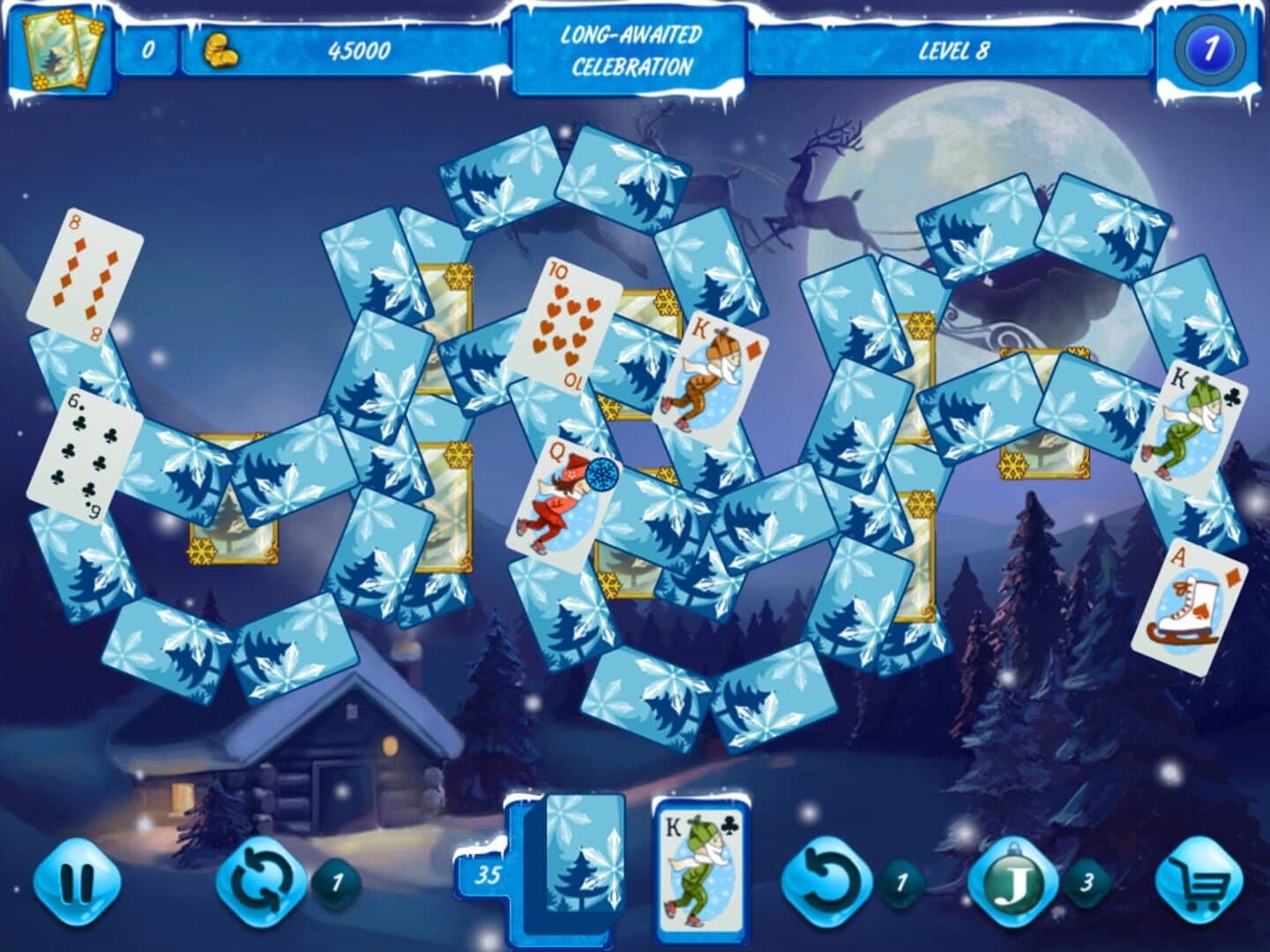Click the card stack icon in top-left corner
Viewport: 1270px width, 952px height.
pyautogui.click(x=60, y=50)
